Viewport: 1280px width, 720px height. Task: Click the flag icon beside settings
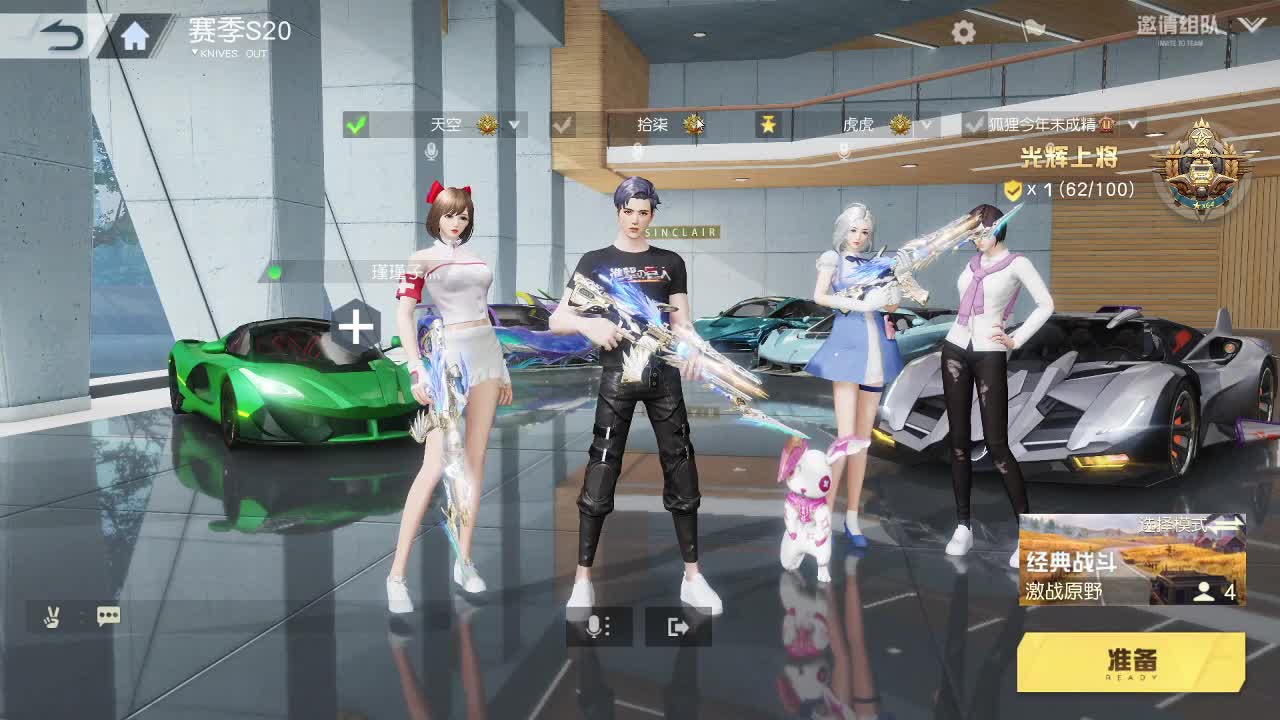pyautogui.click(x=1032, y=31)
